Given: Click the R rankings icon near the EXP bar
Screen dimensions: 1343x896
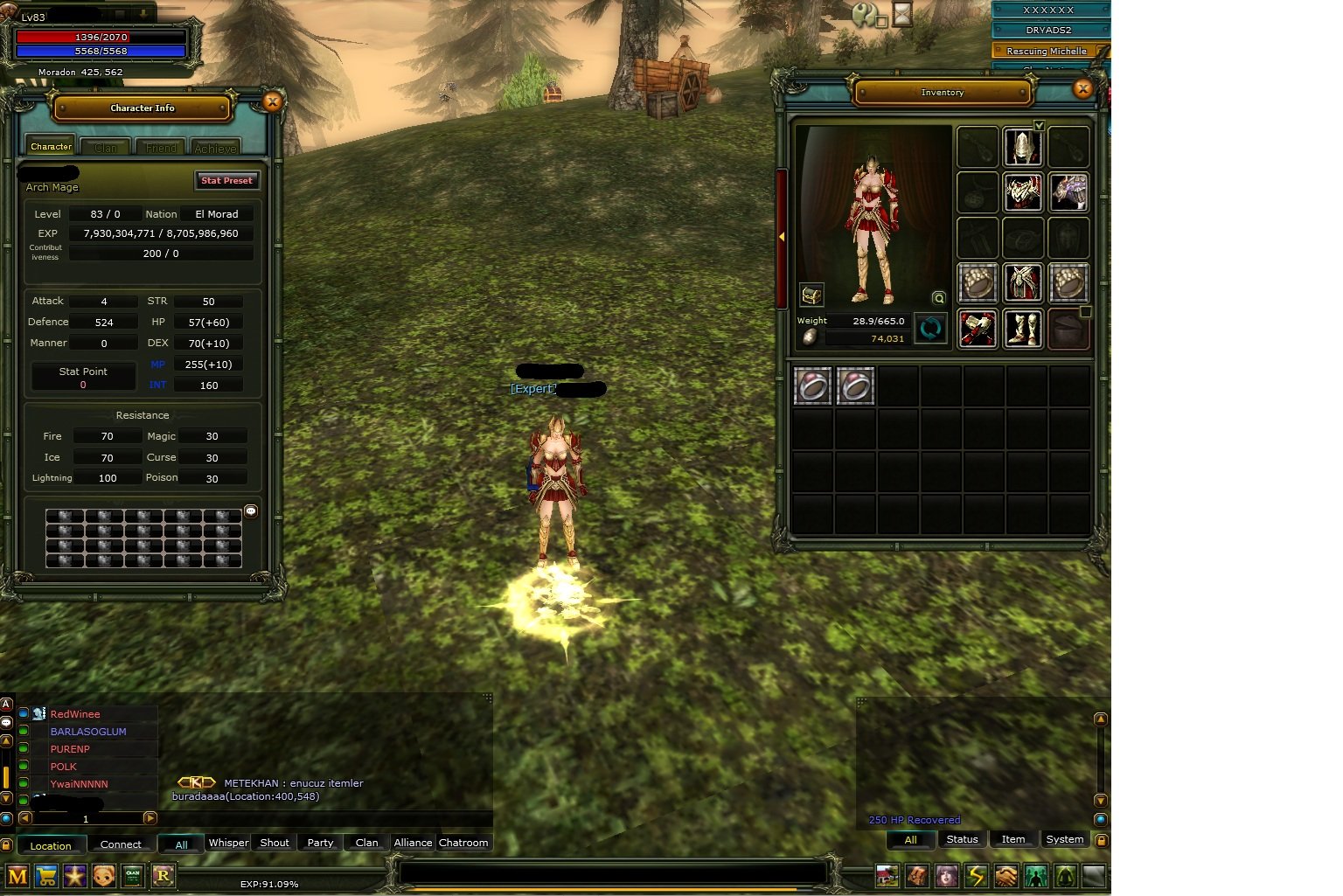Looking at the screenshot, I should click(164, 876).
